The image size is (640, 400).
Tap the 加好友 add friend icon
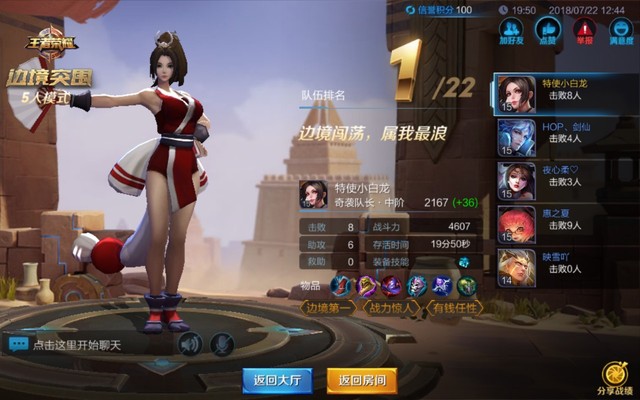[512, 30]
